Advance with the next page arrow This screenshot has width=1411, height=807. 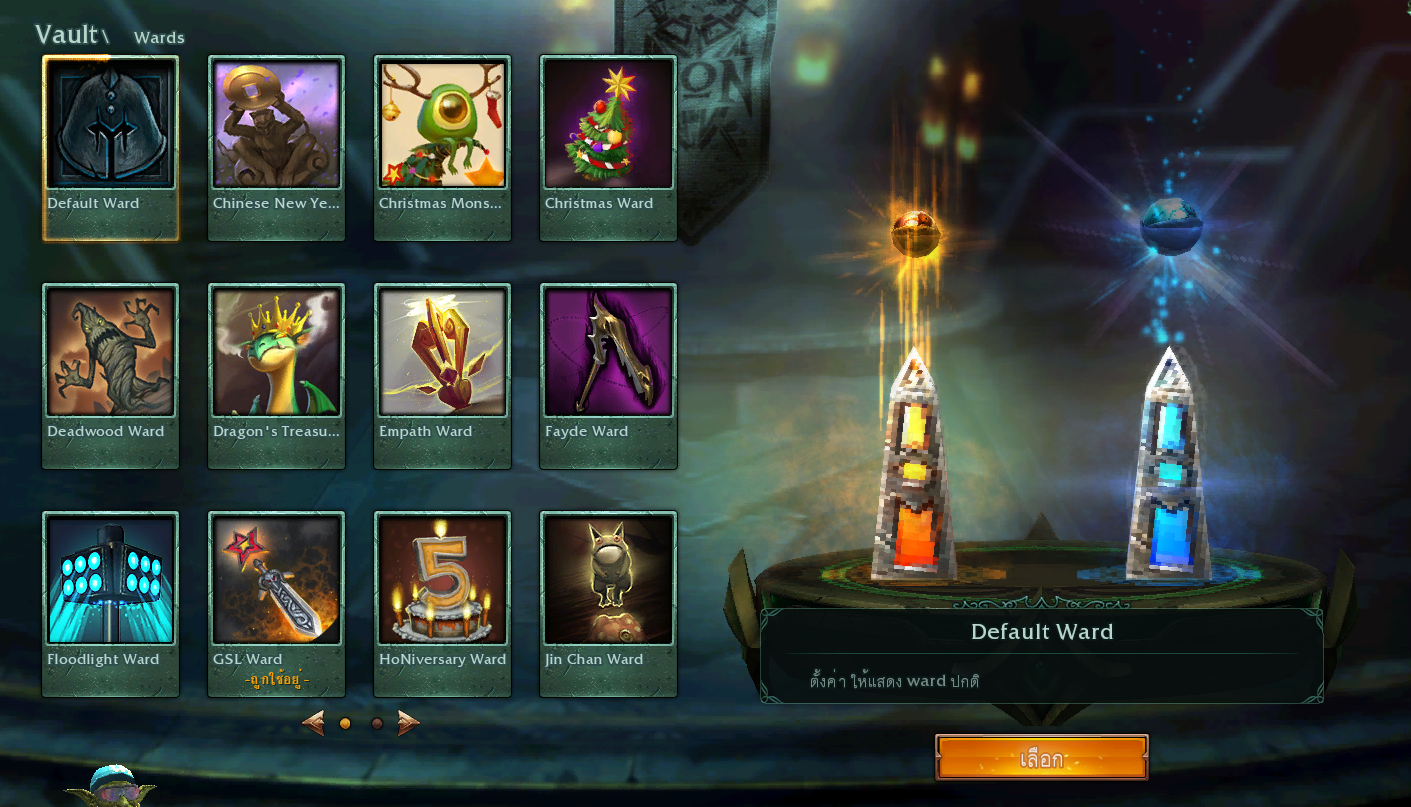[x=408, y=723]
